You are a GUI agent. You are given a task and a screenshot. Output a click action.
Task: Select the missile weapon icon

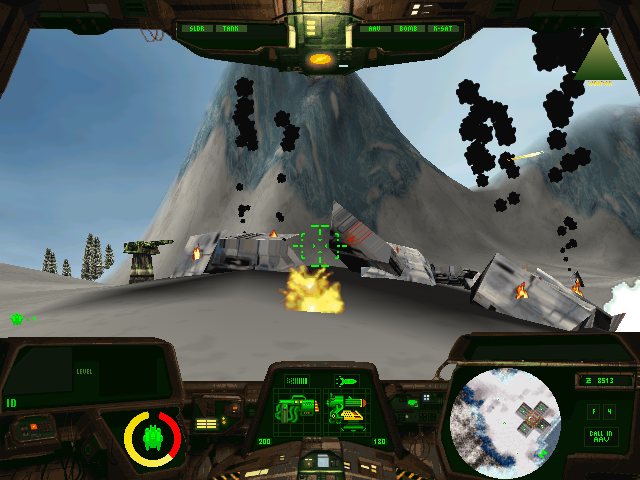[x=347, y=381]
